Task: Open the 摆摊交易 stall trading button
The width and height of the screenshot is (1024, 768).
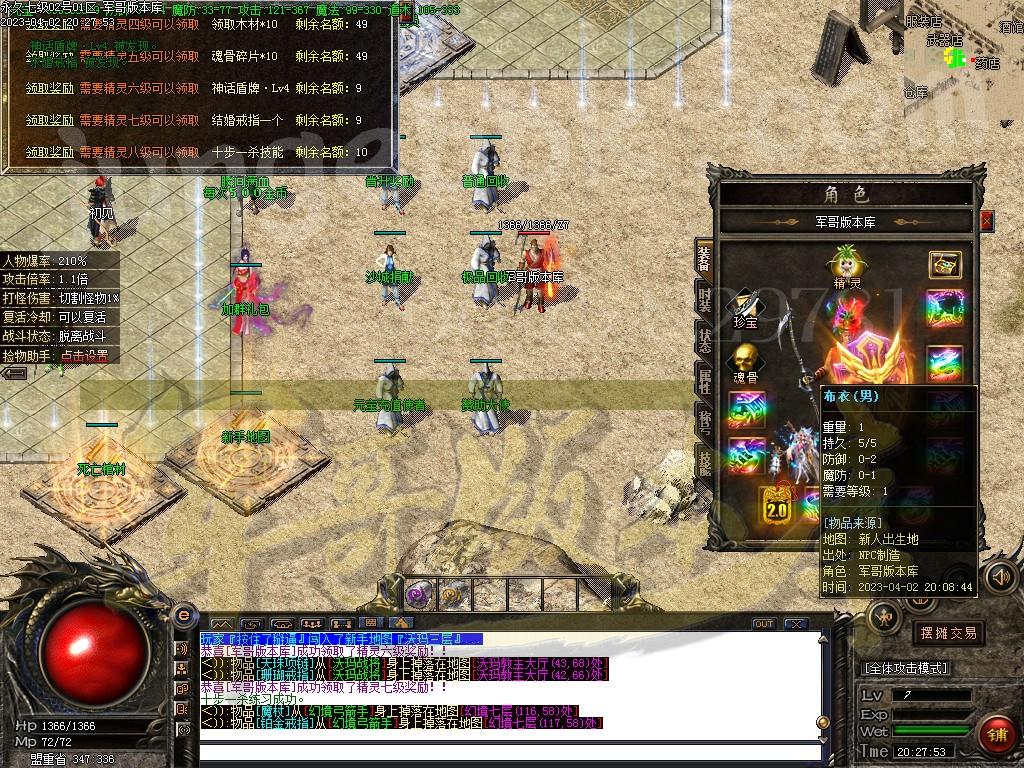Action: [x=946, y=633]
